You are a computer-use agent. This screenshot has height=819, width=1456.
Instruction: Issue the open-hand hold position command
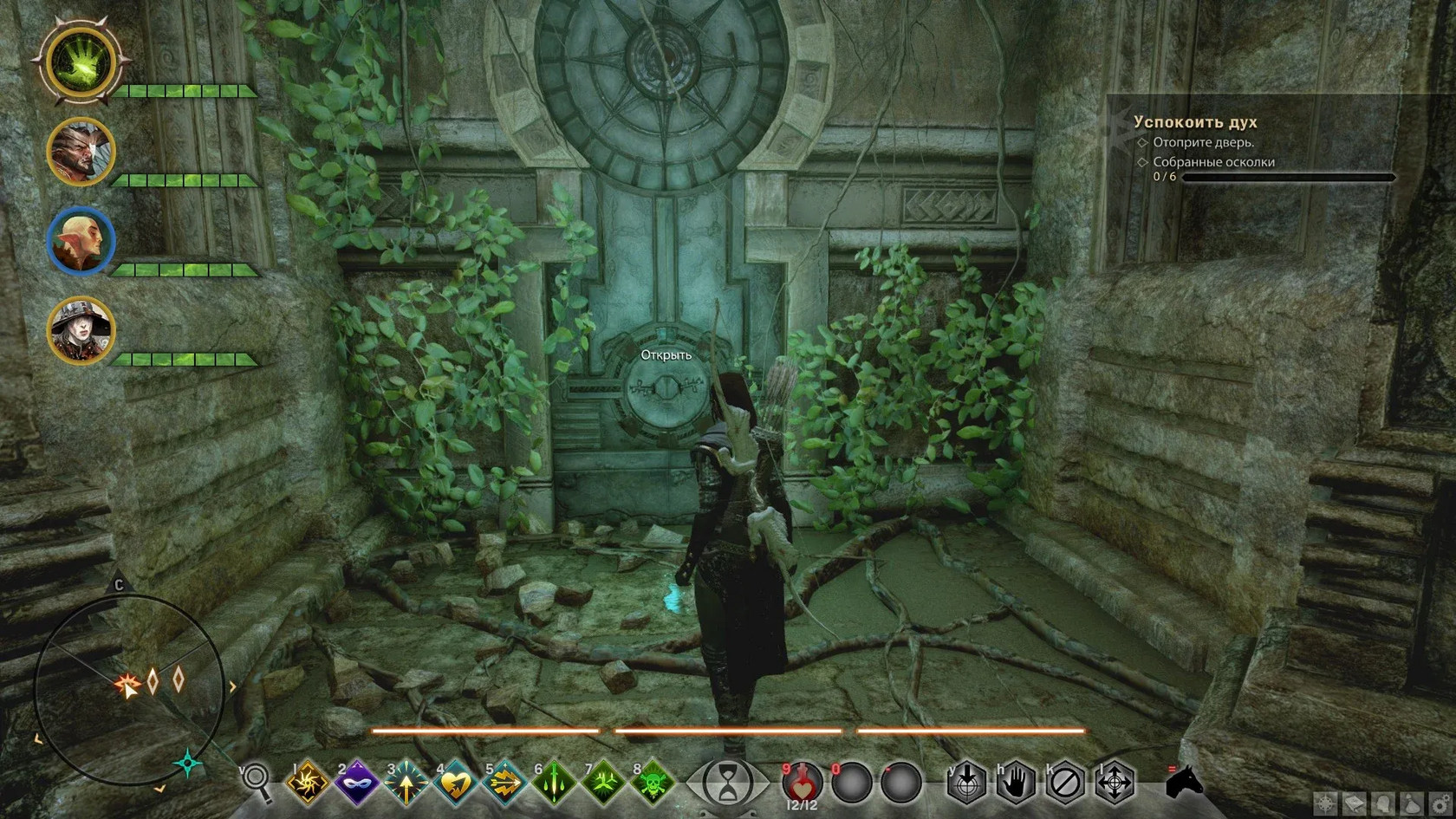click(1015, 783)
